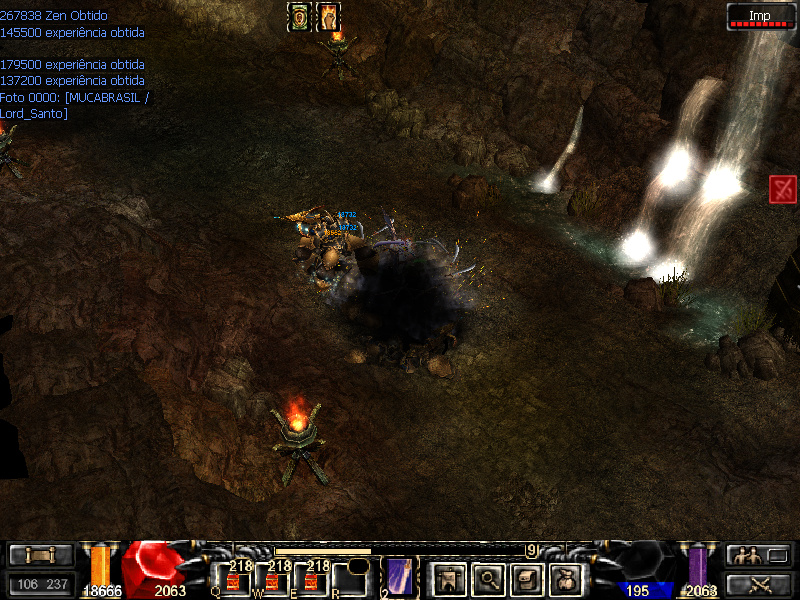Click the Imp pet status panel
The image size is (800, 600).
pos(760,16)
